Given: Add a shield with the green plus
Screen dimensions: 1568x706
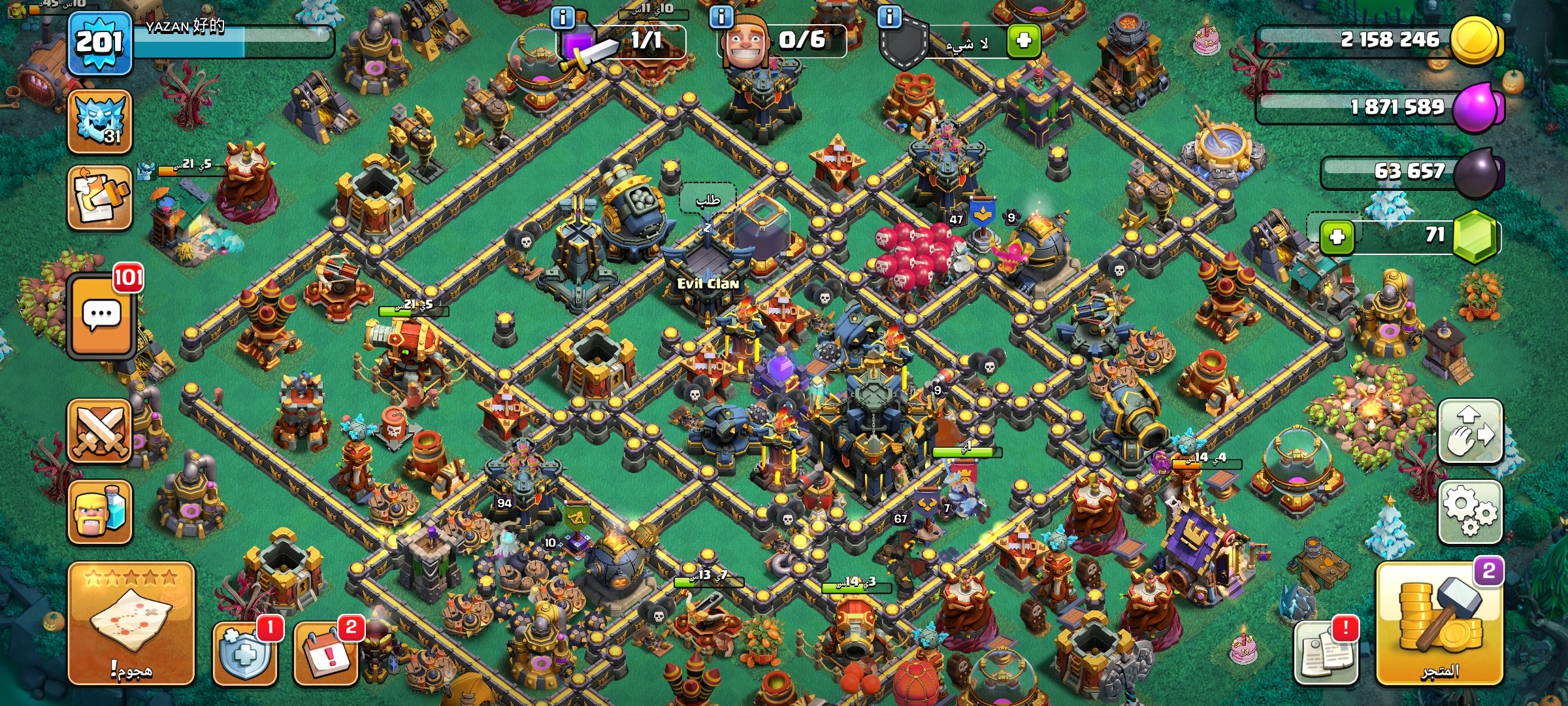Looking at the screenshot, I should click(1023, 41).
